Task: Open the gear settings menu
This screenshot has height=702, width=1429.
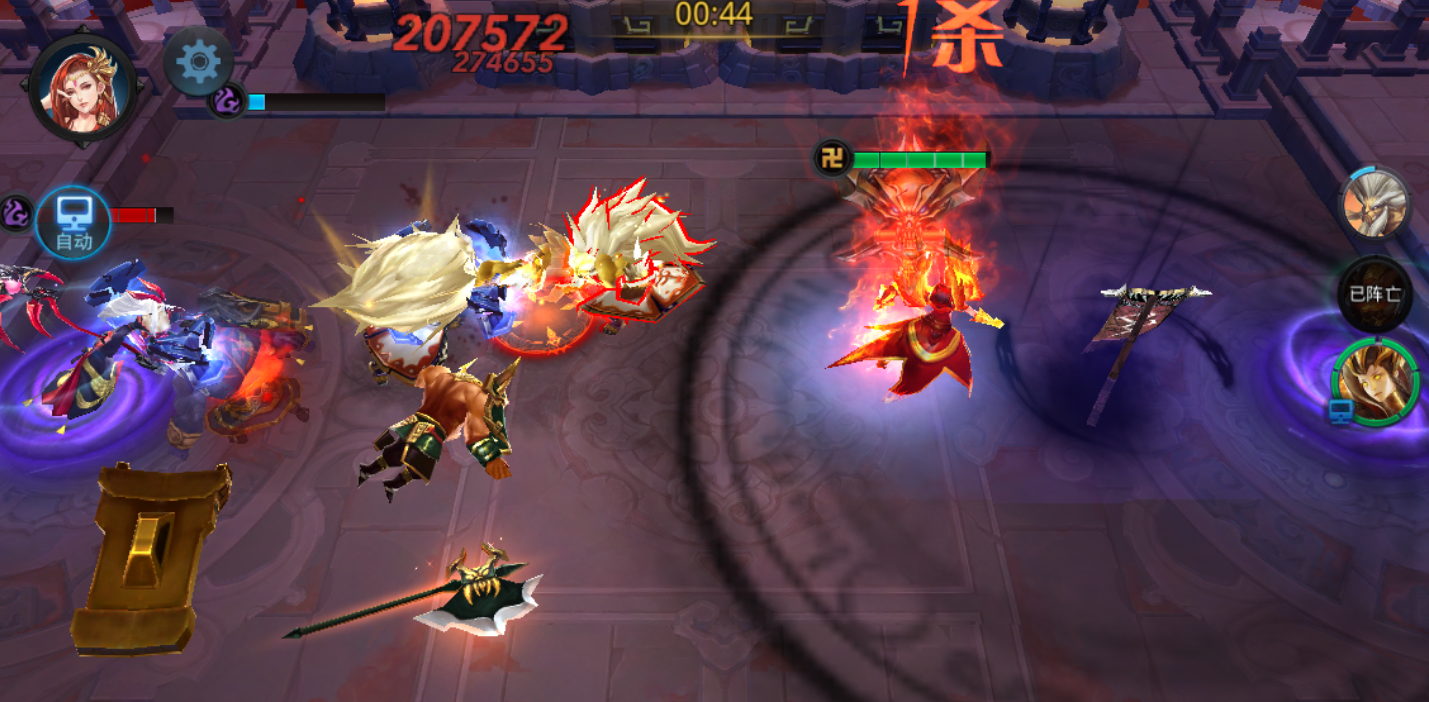Action: 198,63
